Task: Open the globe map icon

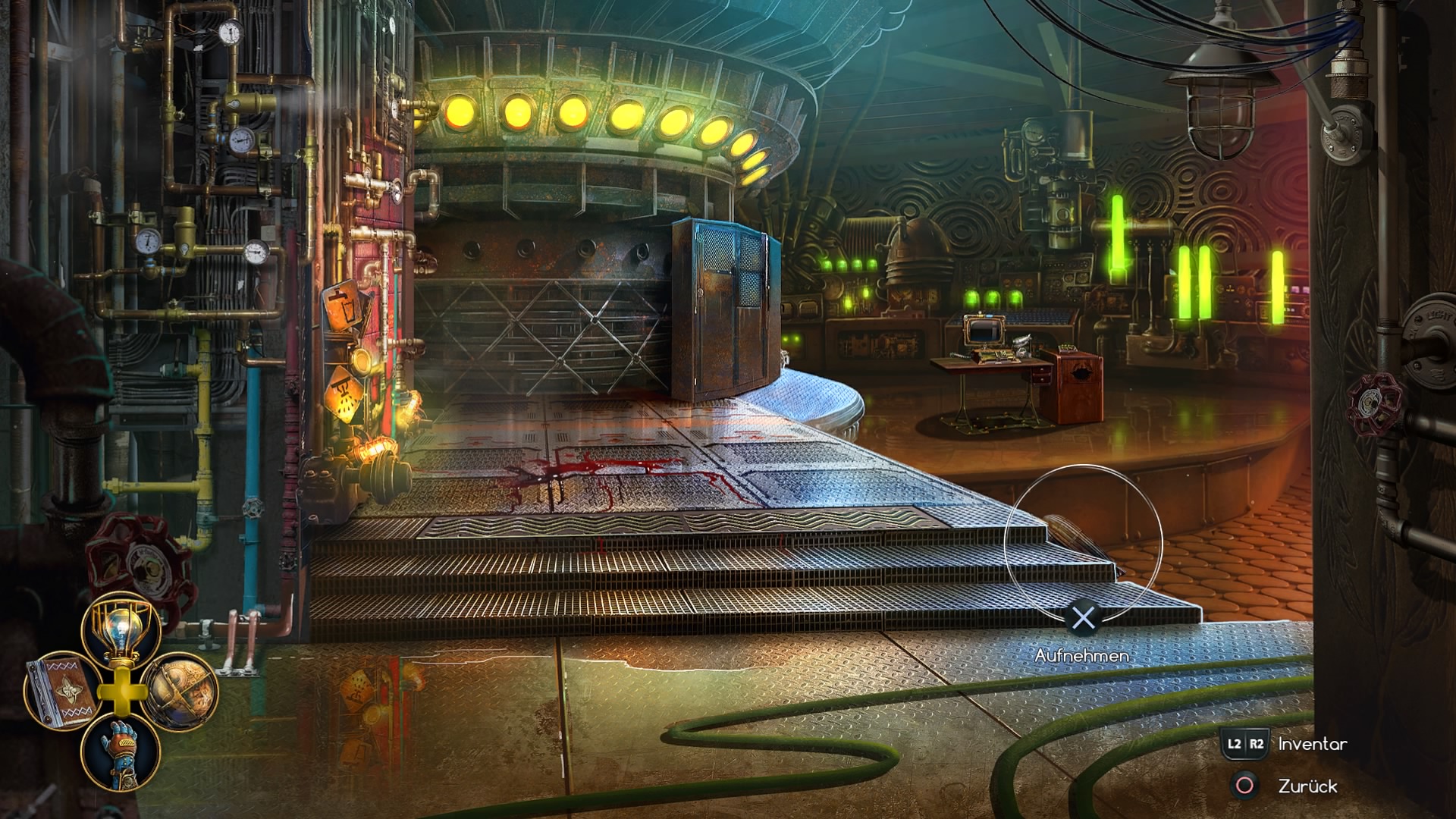Action: (x=179, y=691)
